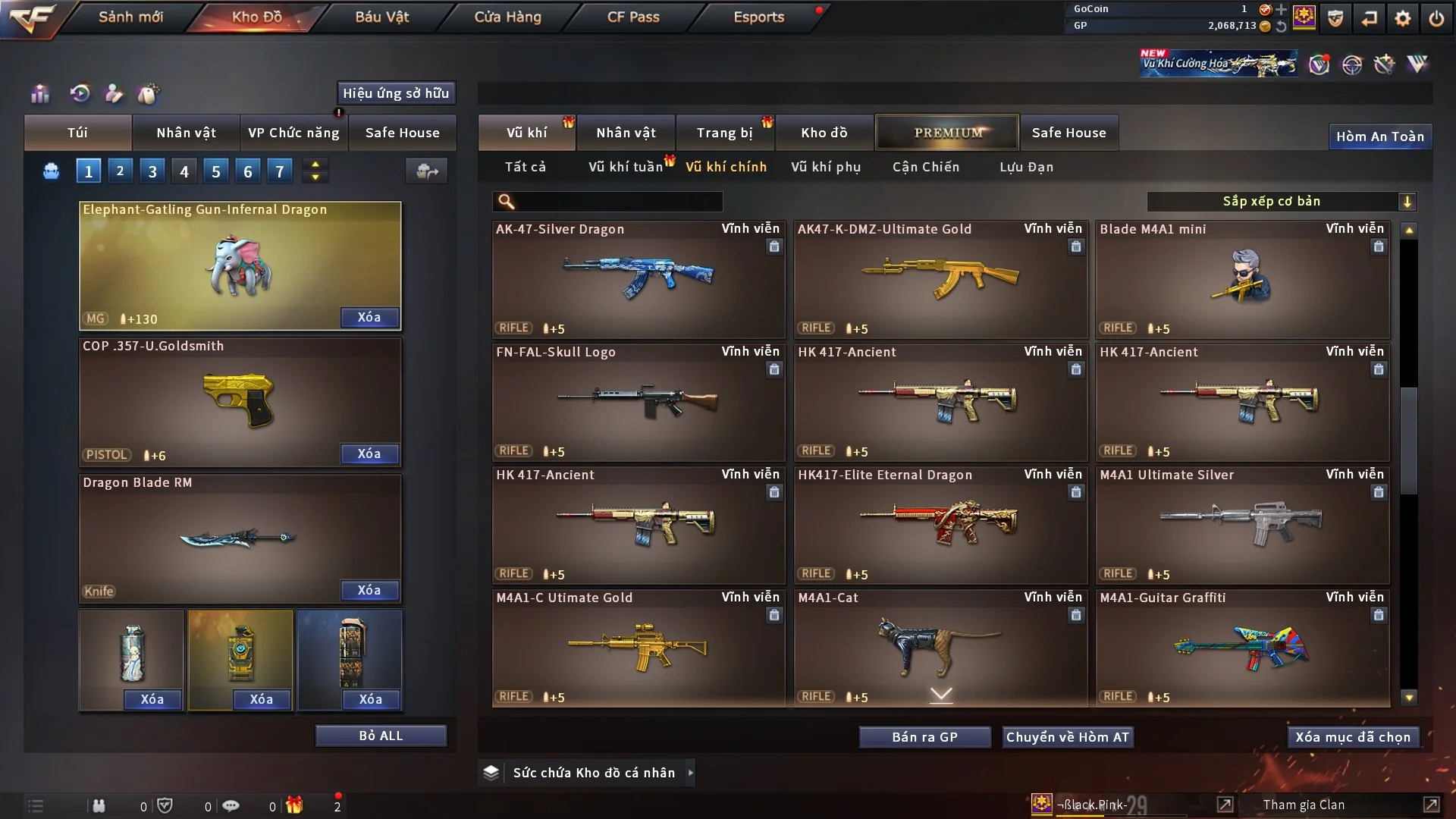The image size is (1456, 819).
Task: Go to the Sảnh mới lobby tab
Action: 130,17
